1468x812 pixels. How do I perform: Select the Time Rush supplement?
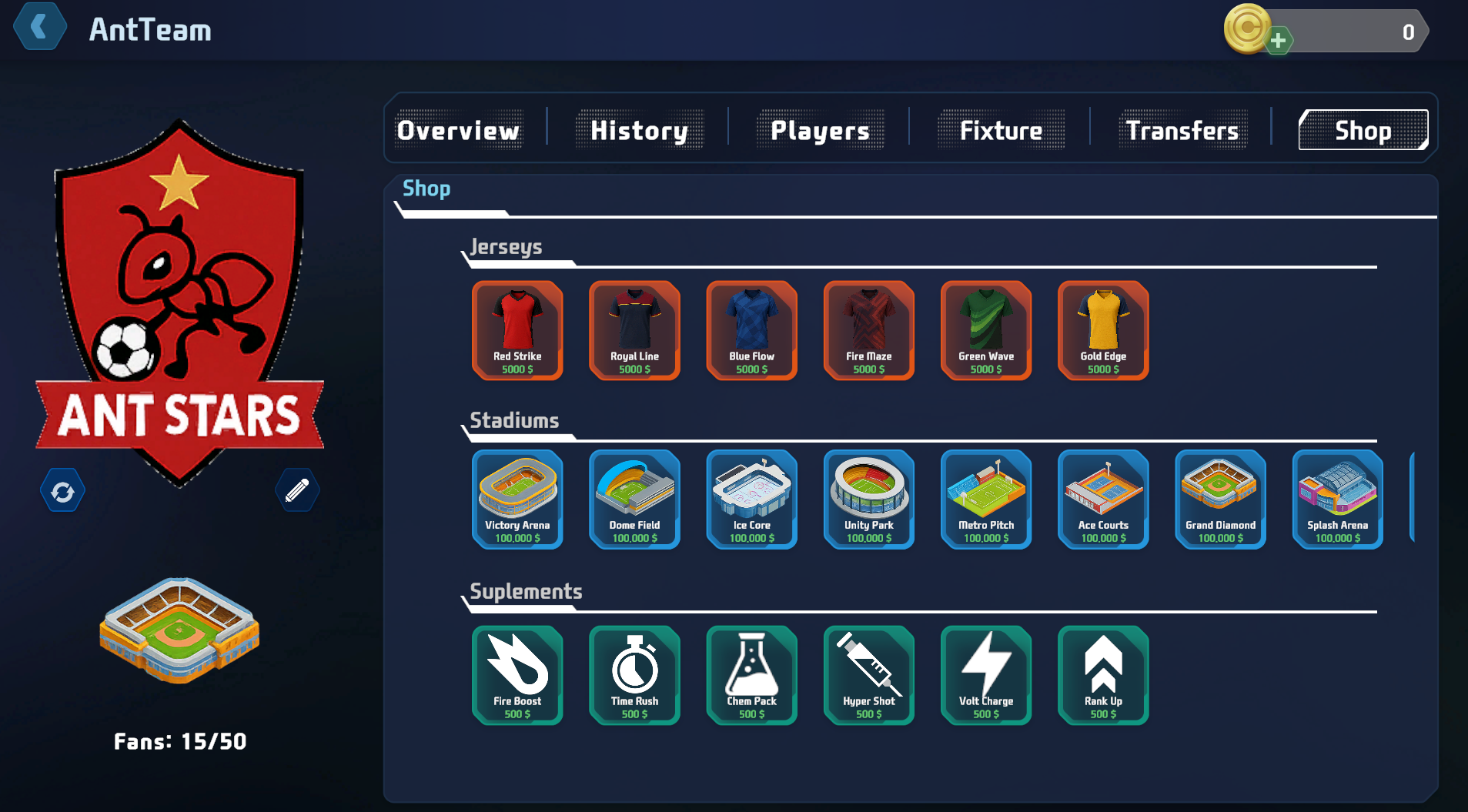(635, 675)
